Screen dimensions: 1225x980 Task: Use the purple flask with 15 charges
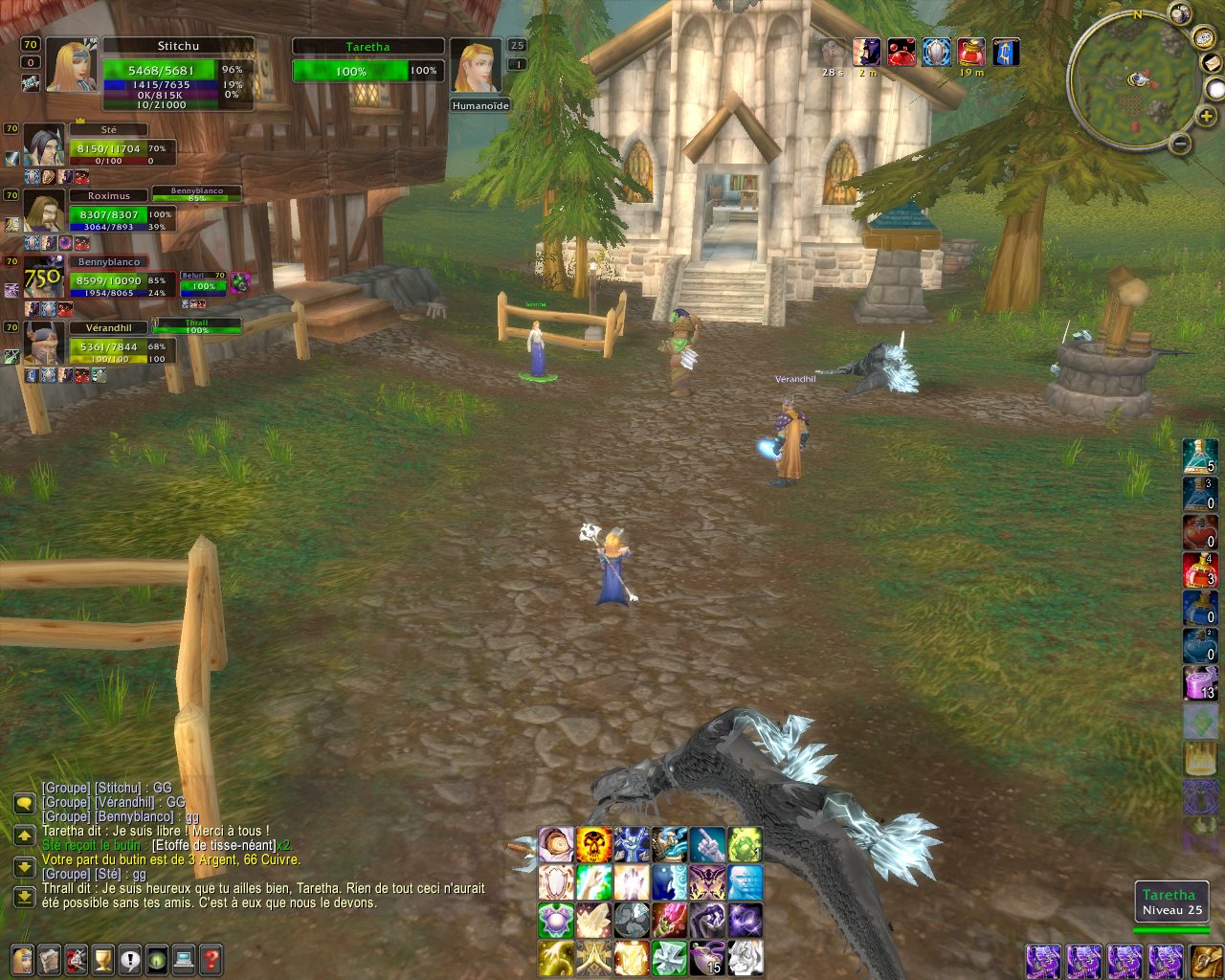pos(707,957)
